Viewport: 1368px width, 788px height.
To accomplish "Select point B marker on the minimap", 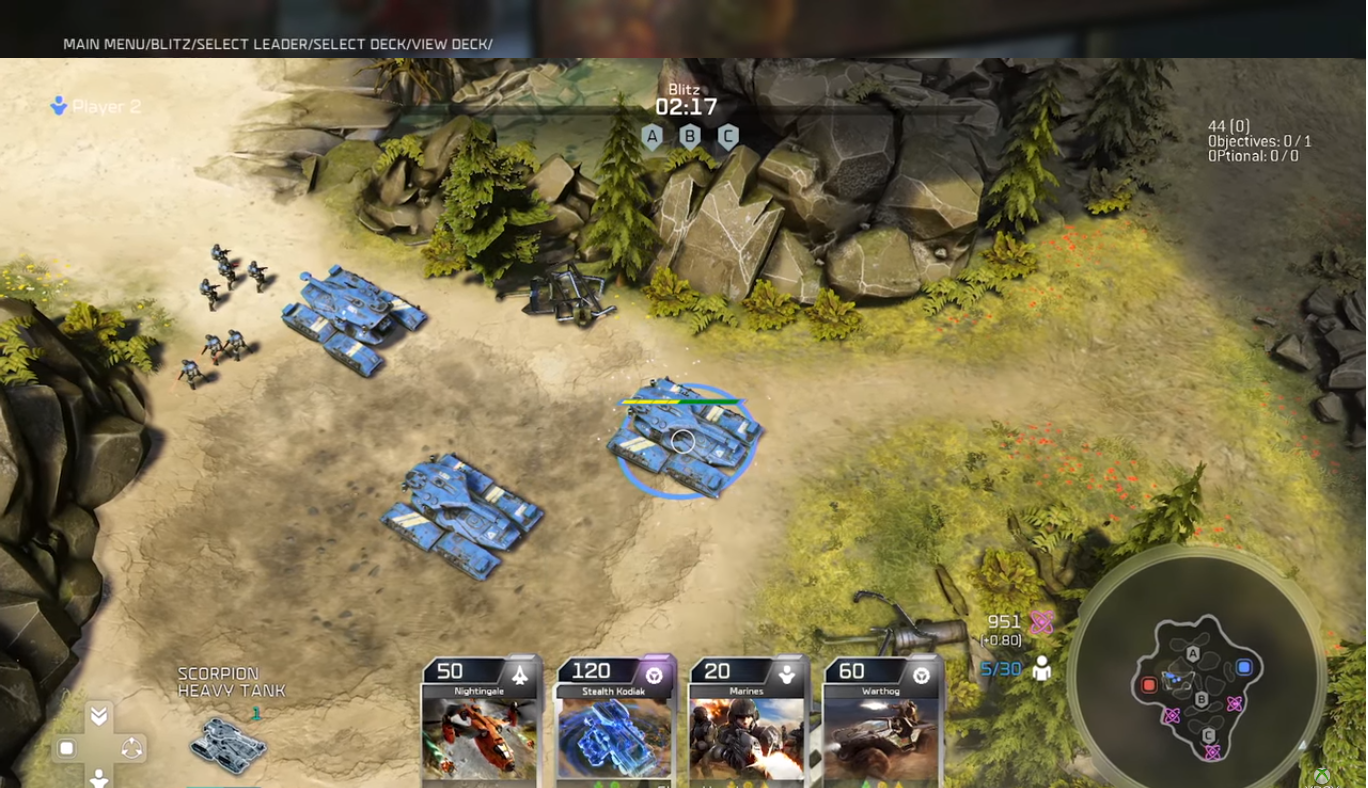I will pyautogui.click(x=1202, y=699).
